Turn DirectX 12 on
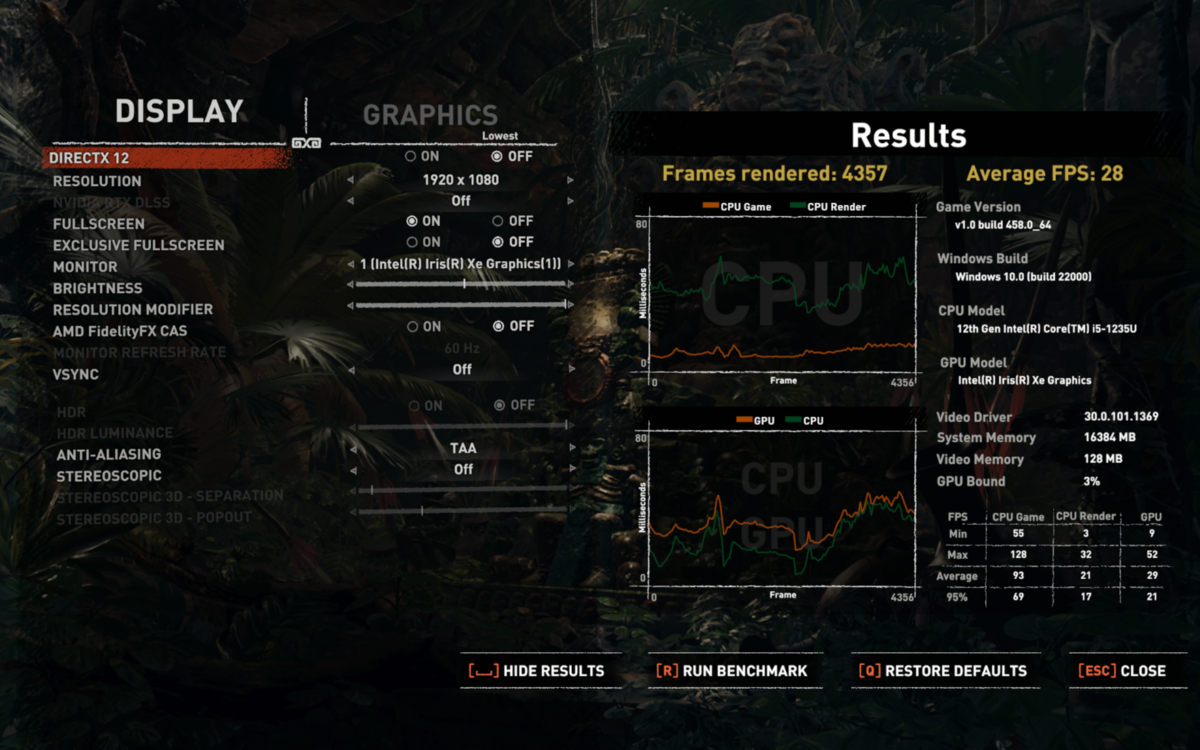 411,157
